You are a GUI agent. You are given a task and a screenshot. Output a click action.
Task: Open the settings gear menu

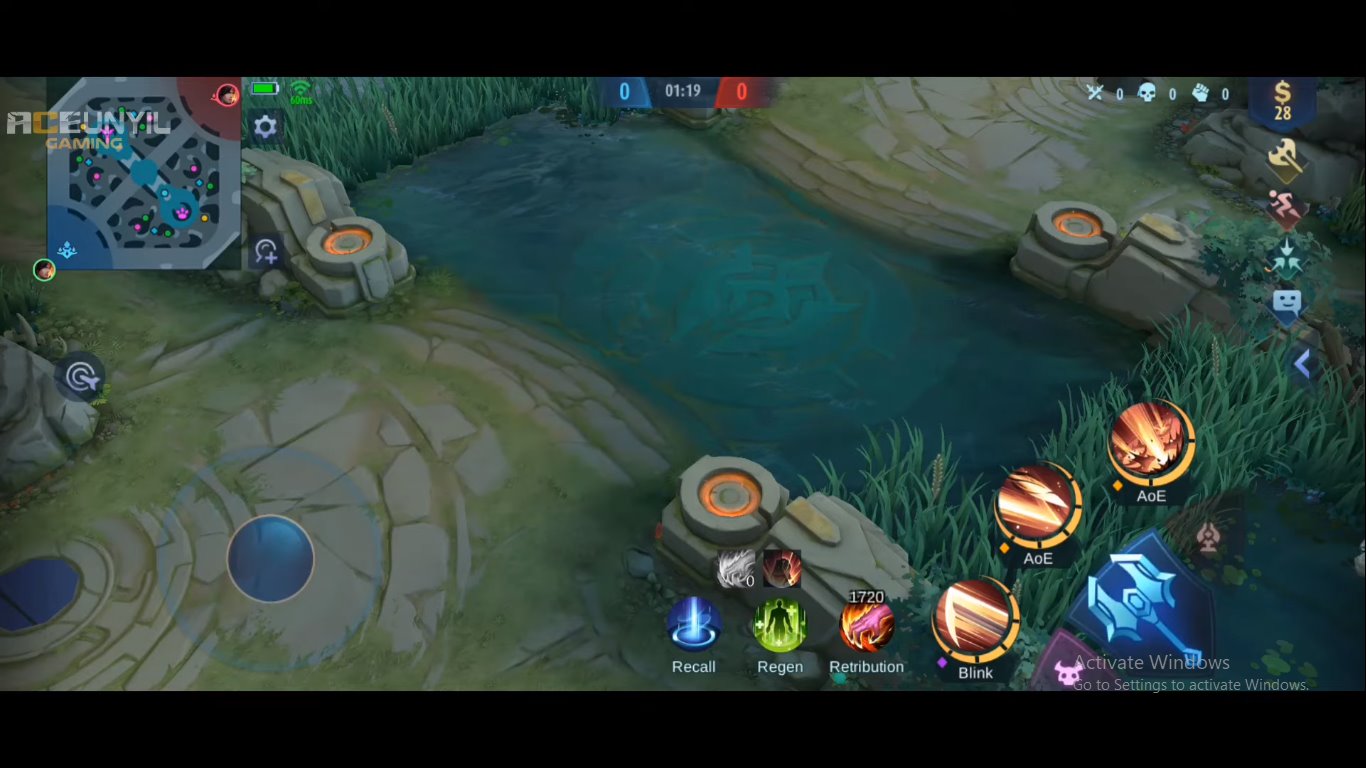265,127
